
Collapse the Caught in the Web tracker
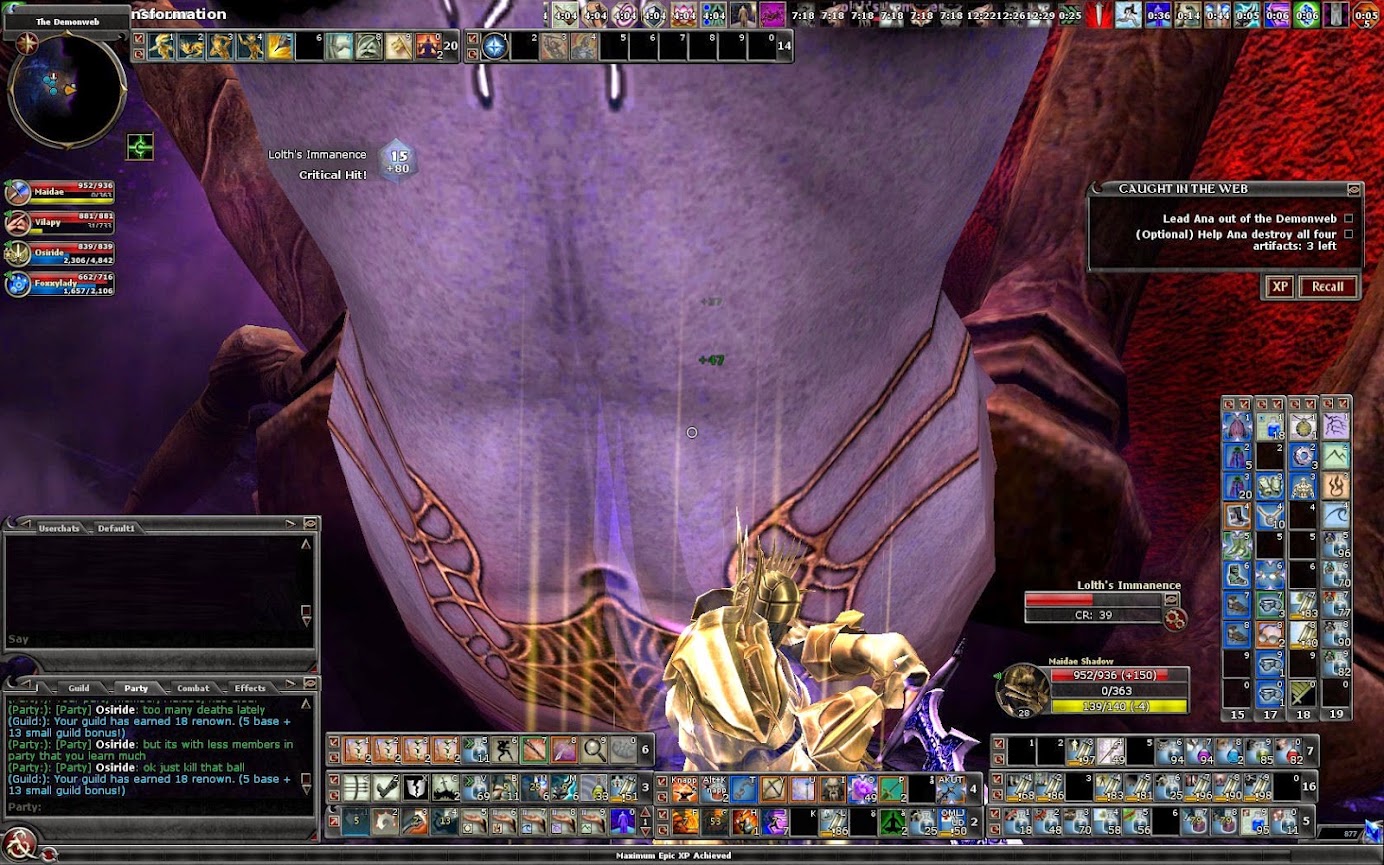coord(1353,189)
